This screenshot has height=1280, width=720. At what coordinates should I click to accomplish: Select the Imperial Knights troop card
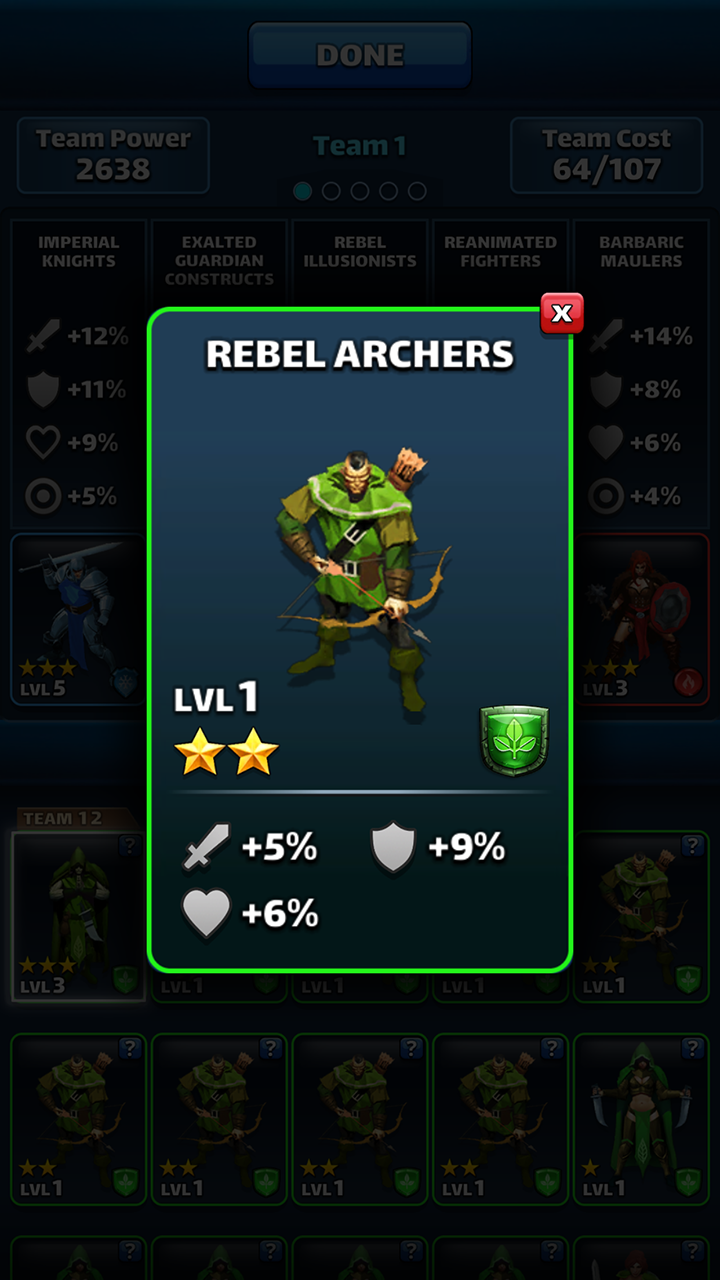tap(78, 620)
